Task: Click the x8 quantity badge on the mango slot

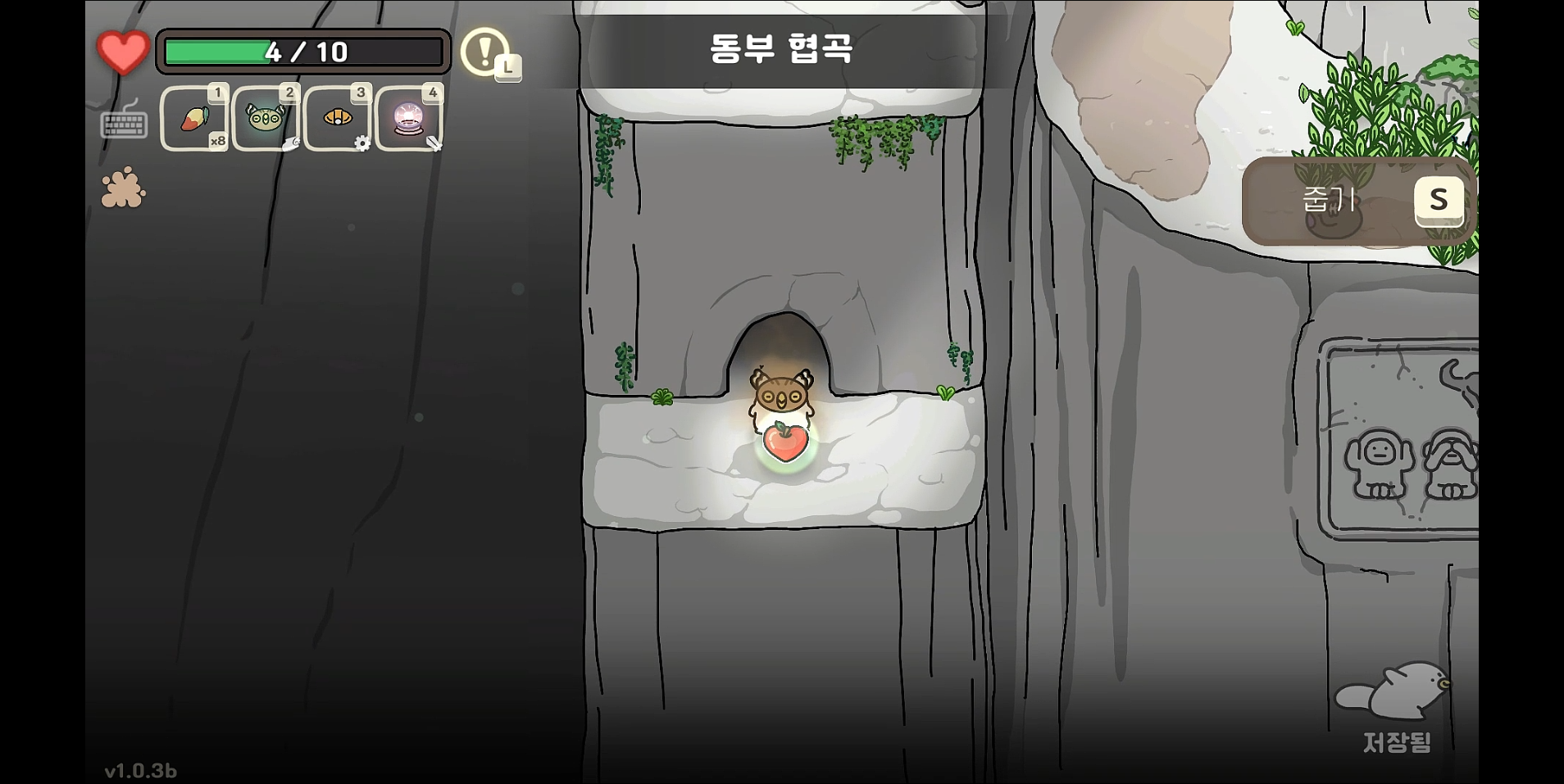Action: coord(217,143)
